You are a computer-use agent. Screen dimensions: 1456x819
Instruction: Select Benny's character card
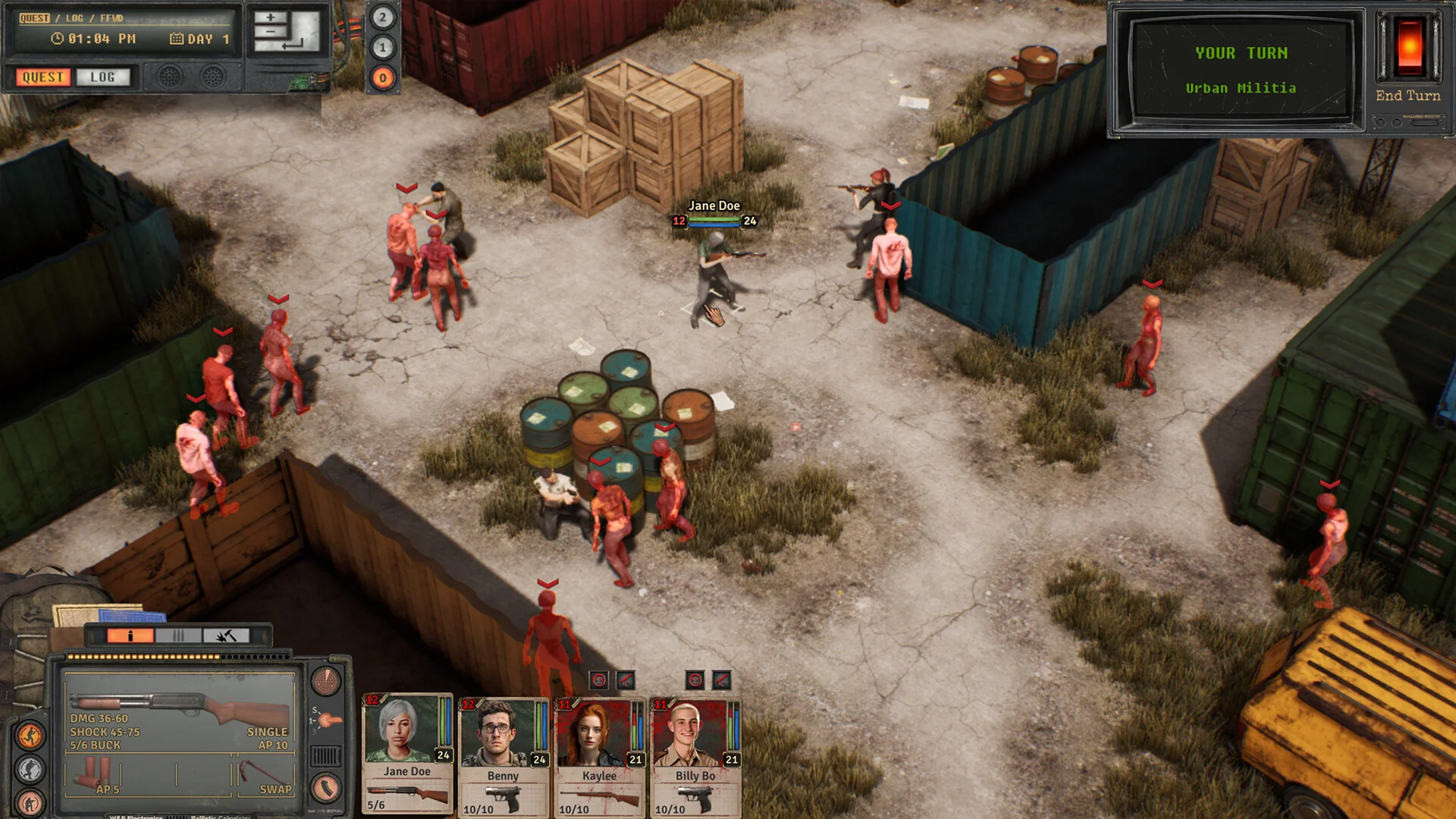(x=503, y=755)
